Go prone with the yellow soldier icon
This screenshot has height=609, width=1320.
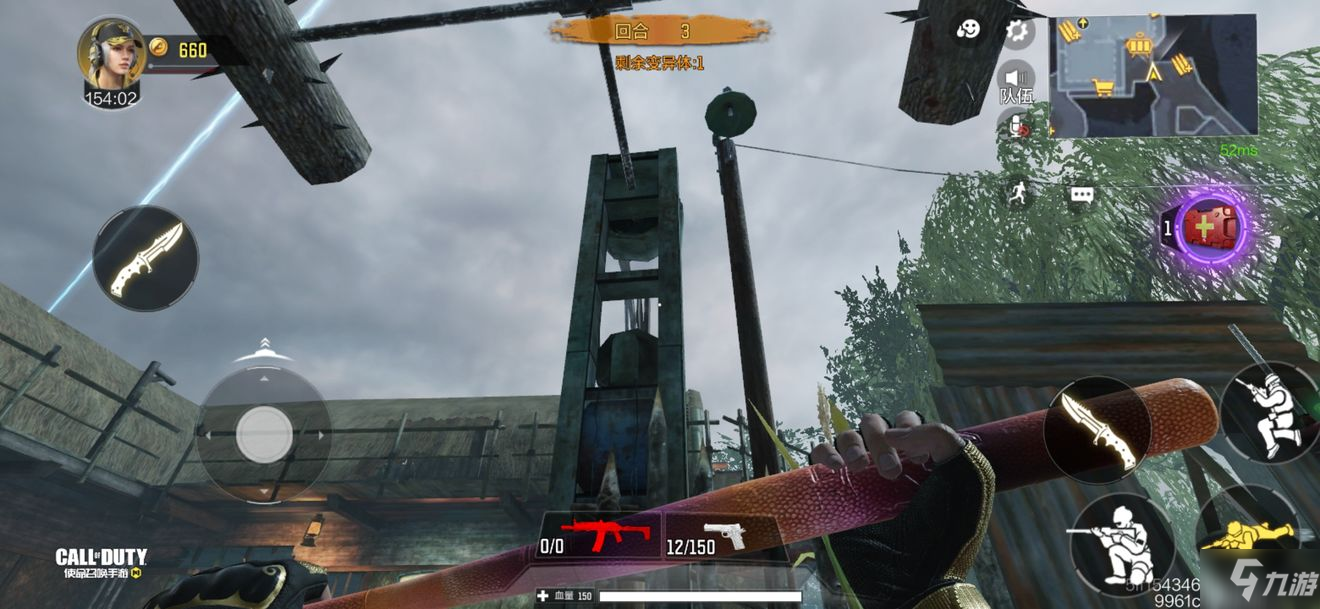click(1250, 537)
